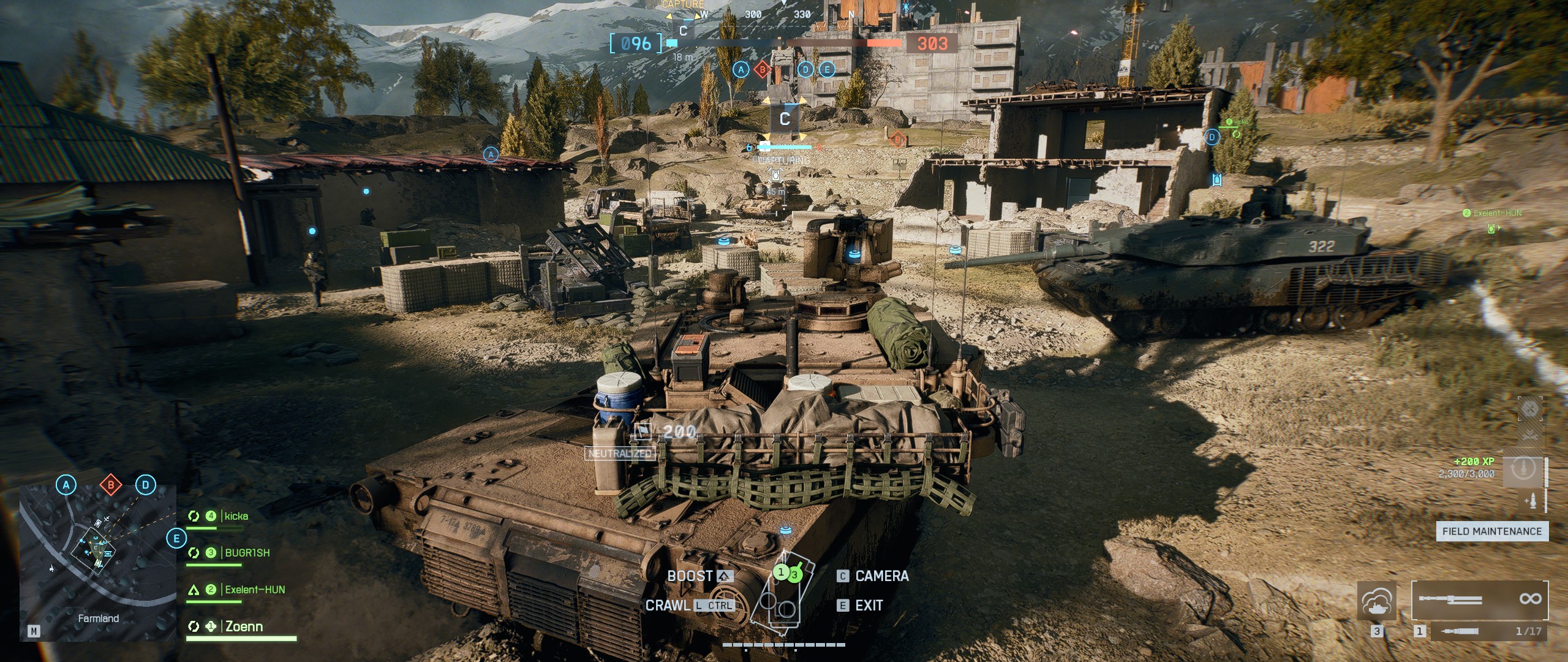Select squad member BUGR1SH

tap(247, 553)
